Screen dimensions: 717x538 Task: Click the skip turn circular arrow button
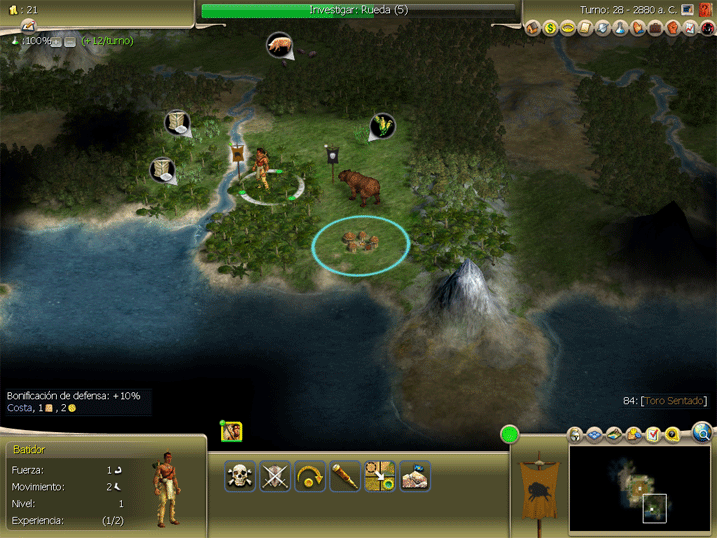tap(310, 476)
